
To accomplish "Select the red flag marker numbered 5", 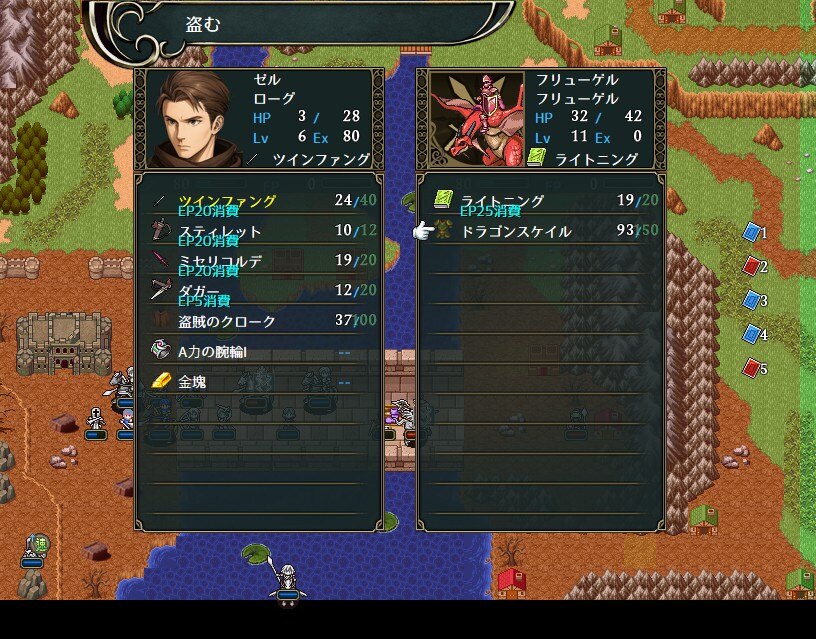I will (753, 368).
